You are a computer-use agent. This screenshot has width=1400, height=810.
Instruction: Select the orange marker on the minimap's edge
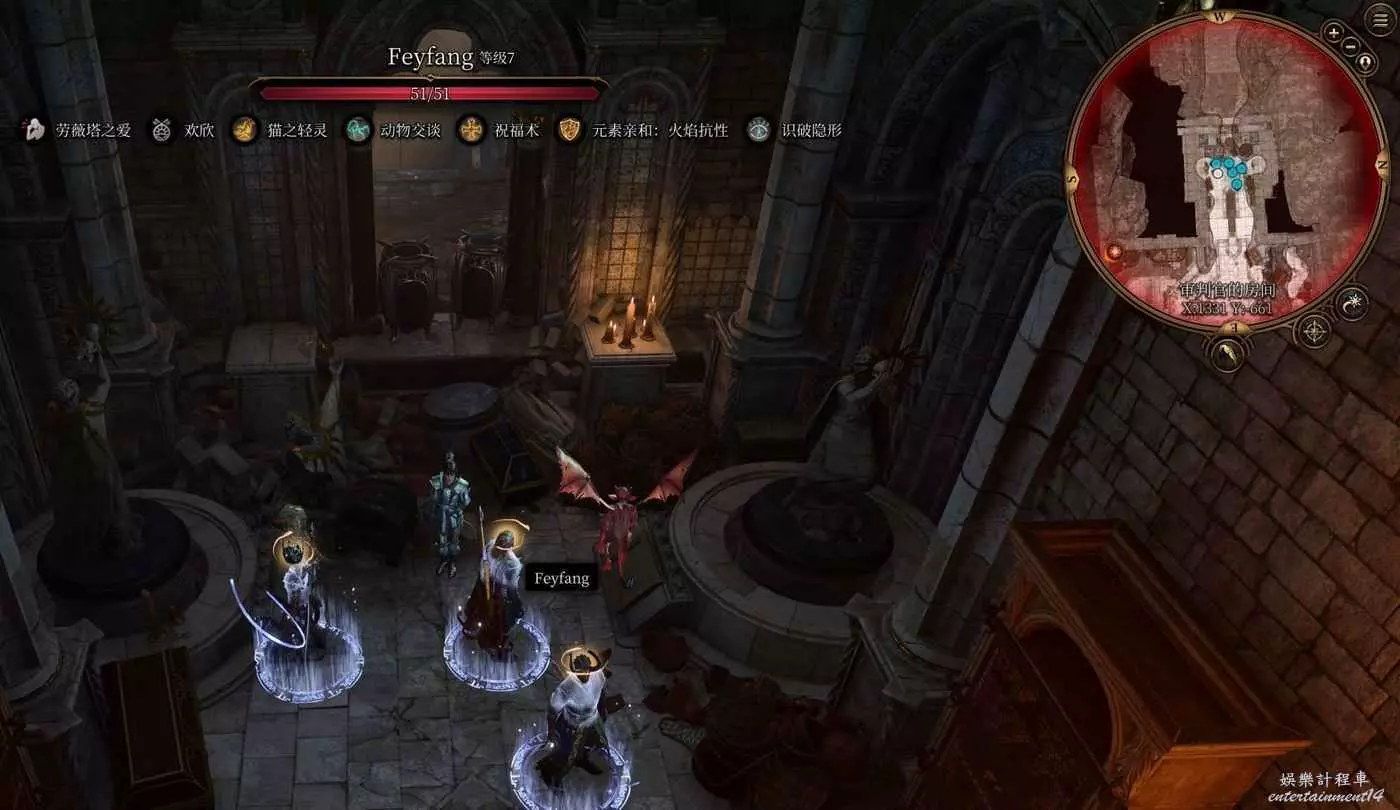coord(1114,253)
